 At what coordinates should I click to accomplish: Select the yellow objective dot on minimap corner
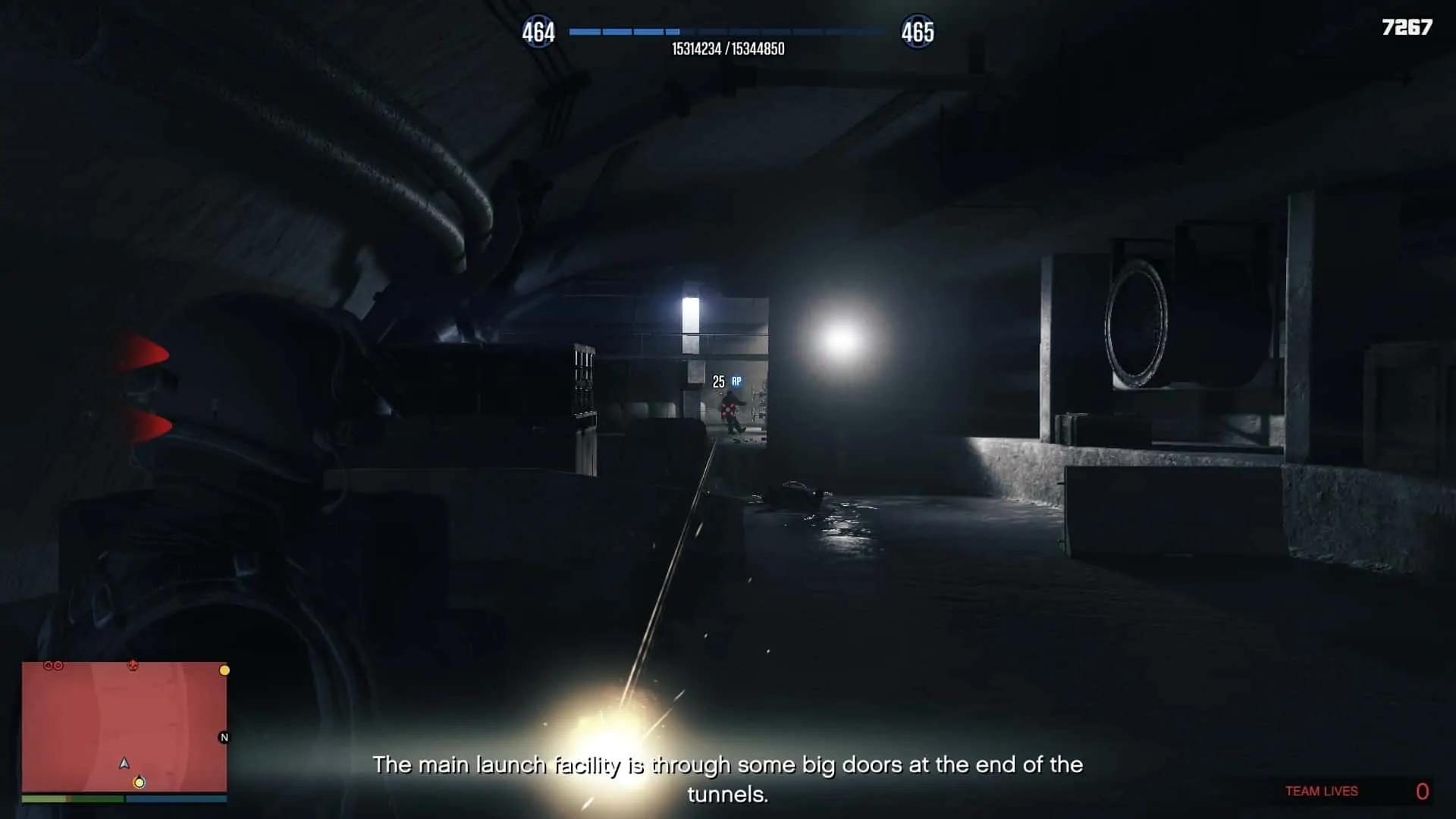coord(224,670)
